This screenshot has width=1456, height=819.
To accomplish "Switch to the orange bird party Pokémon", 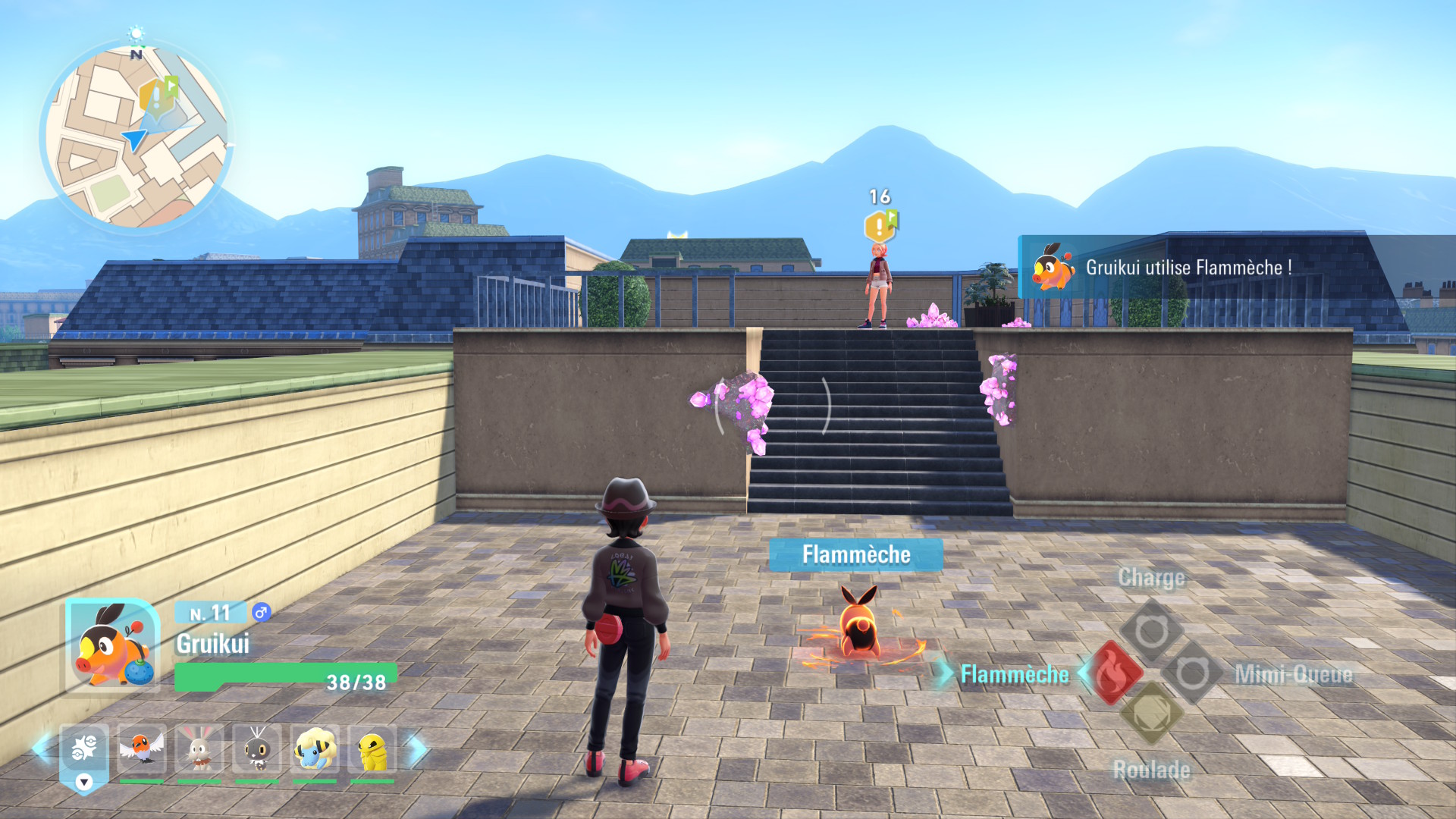I will point(141,750).
